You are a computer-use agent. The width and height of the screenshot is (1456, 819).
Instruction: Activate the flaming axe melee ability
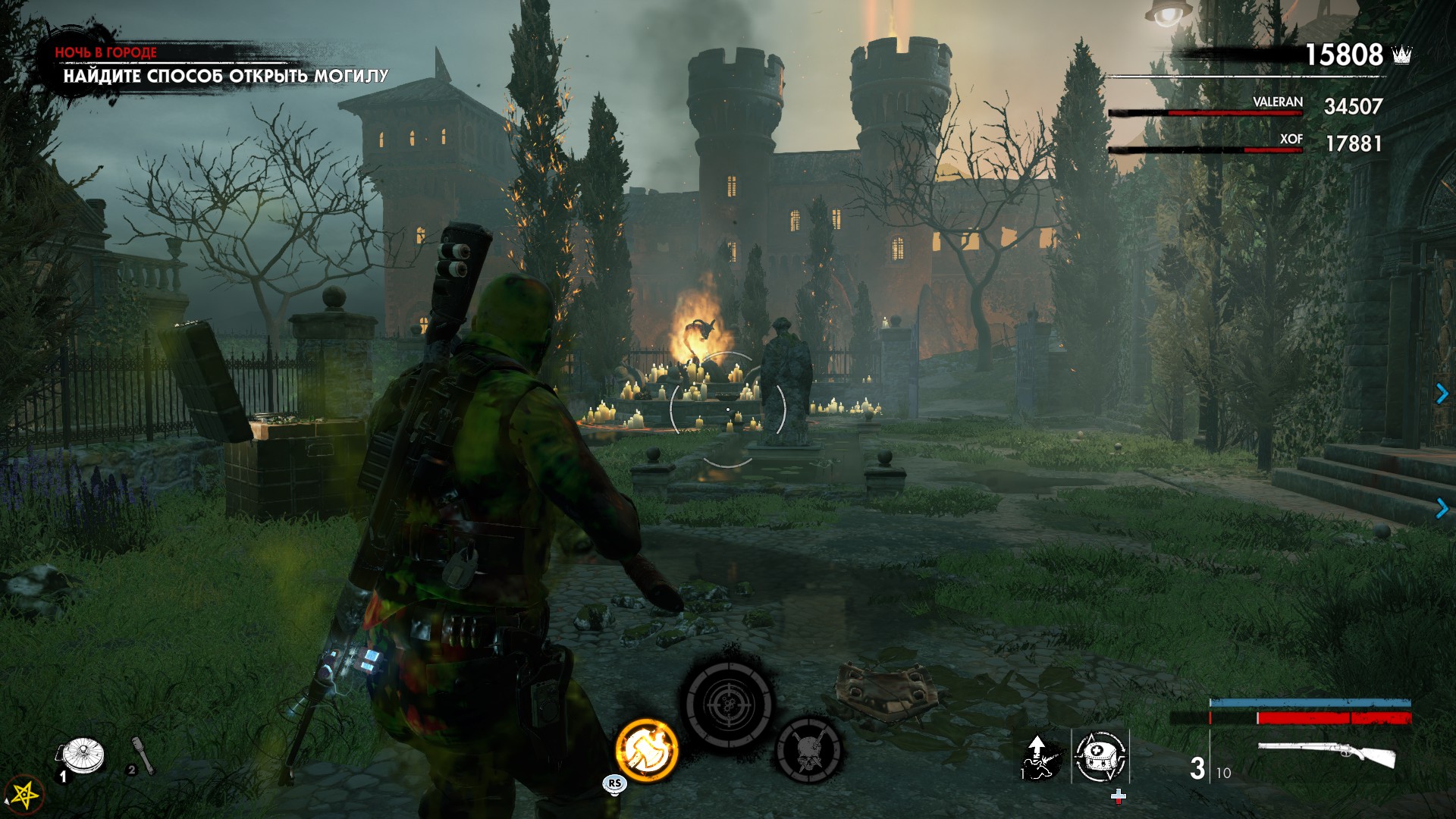coord(646,751)
